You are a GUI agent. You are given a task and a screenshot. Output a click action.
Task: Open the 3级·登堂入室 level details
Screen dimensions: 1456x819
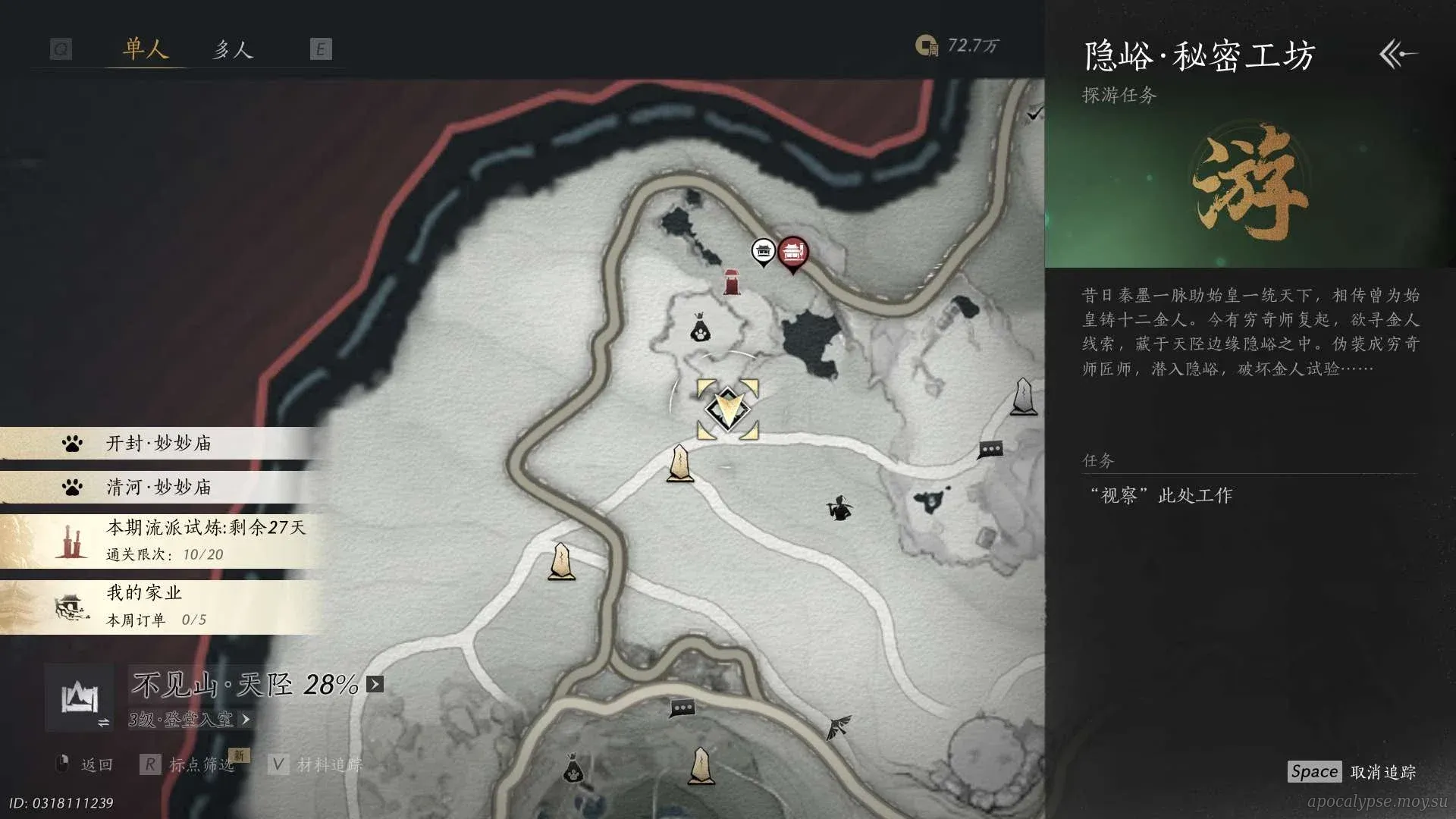coord(189,720)
